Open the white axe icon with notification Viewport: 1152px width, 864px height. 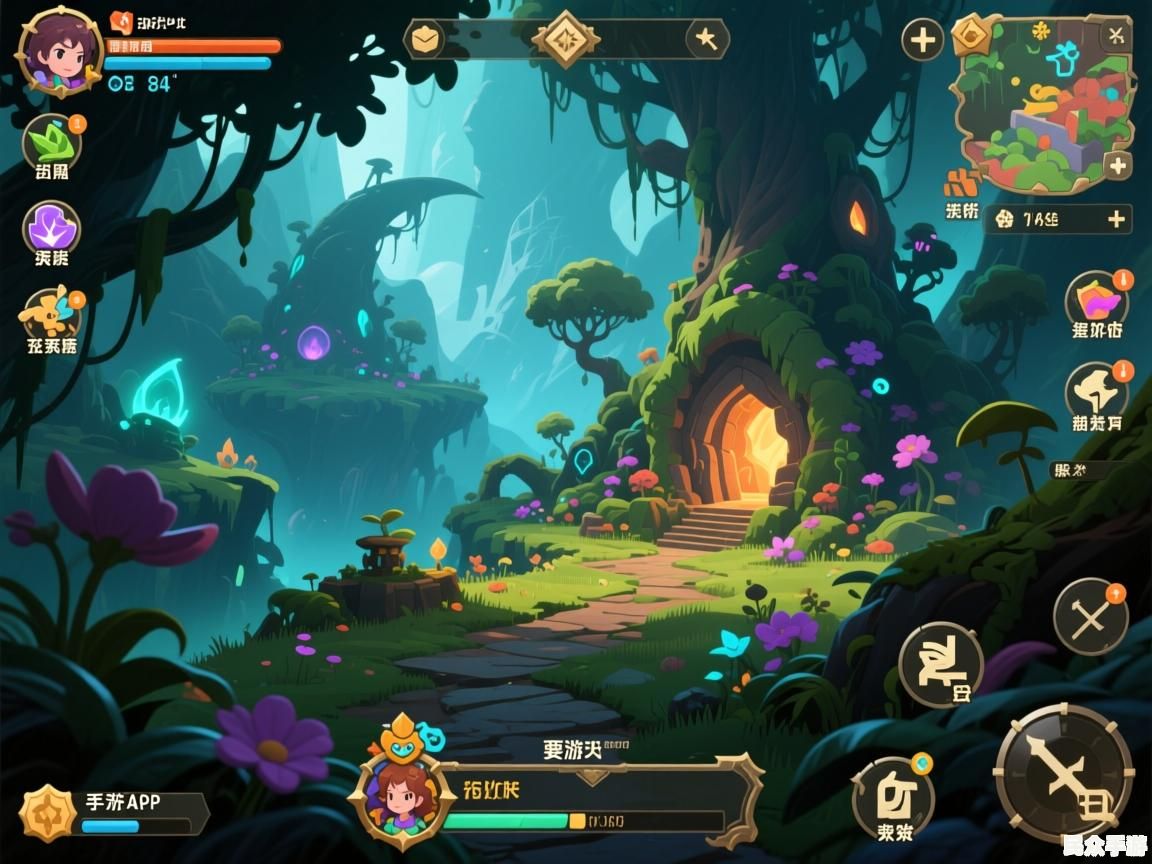pos(1096,391)
